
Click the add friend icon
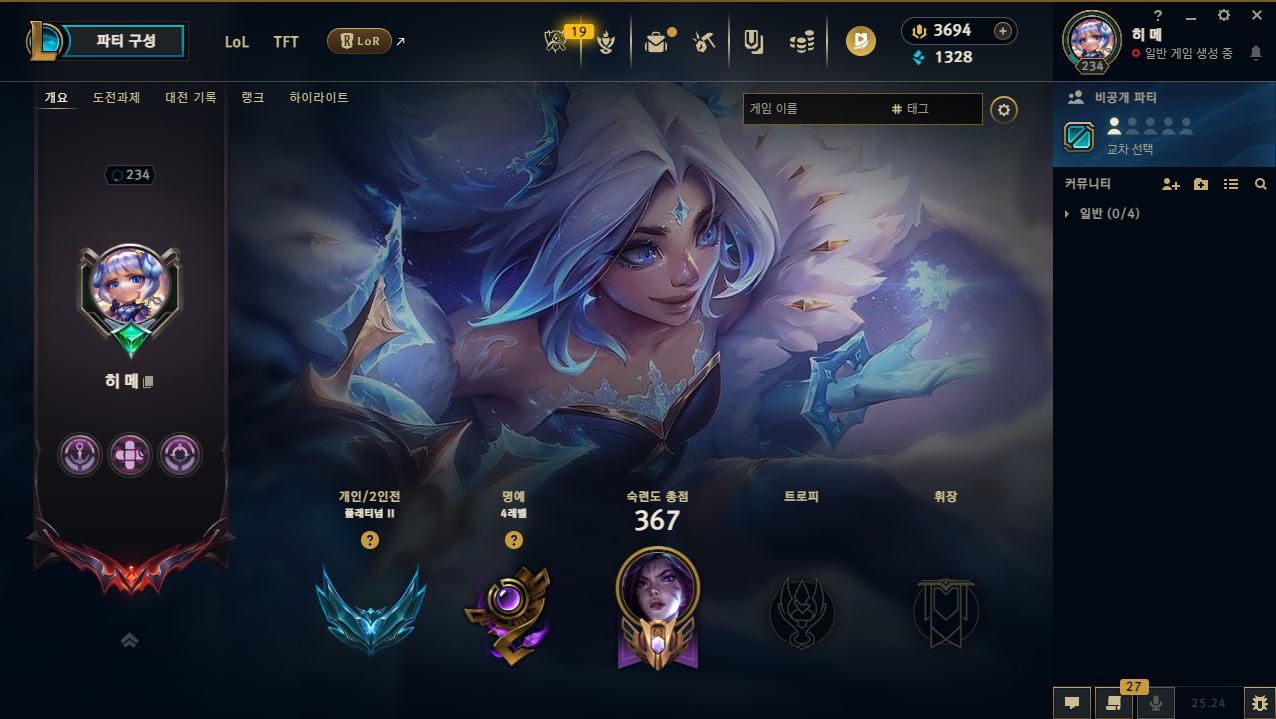click(1170, 184)
